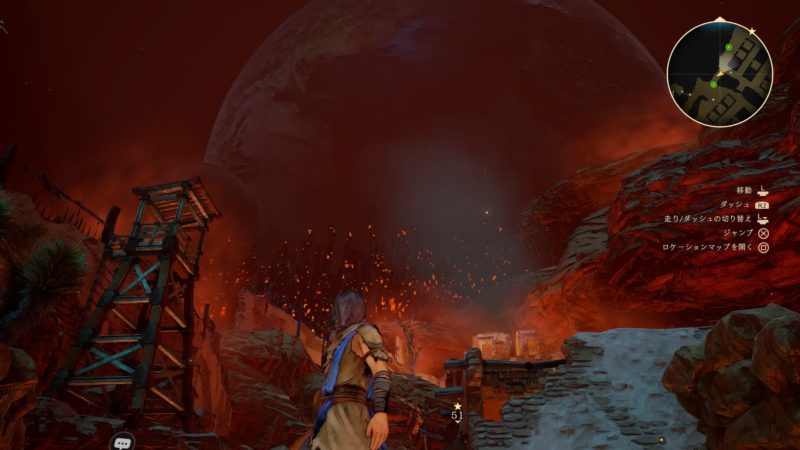Image resolution: width=800 pixels, height=450 pixels.
Task: Select the star objective marker on the minimap rim
Action: point(752,31)
